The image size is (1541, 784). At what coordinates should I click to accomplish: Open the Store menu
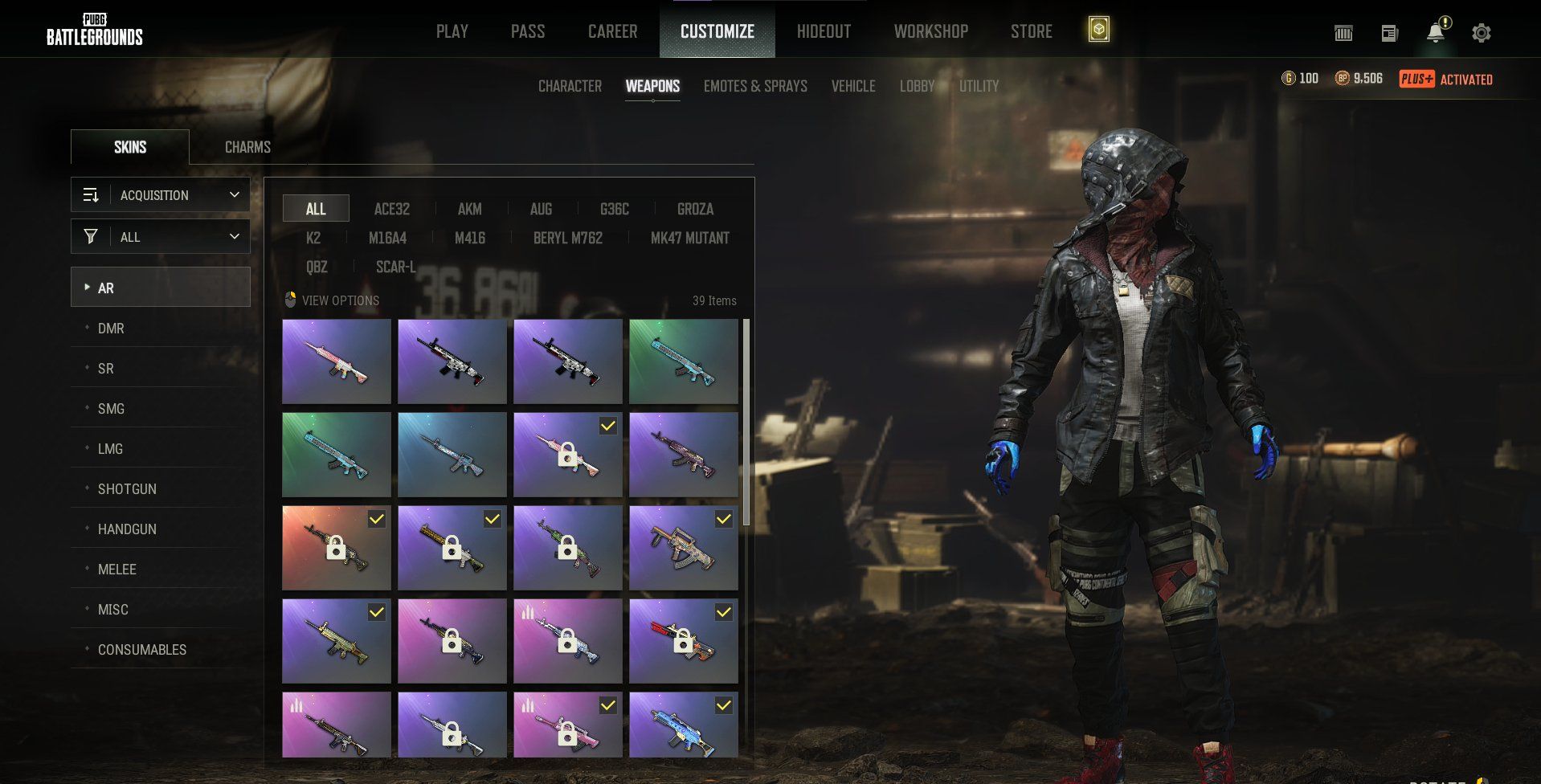coord(1031,31)
